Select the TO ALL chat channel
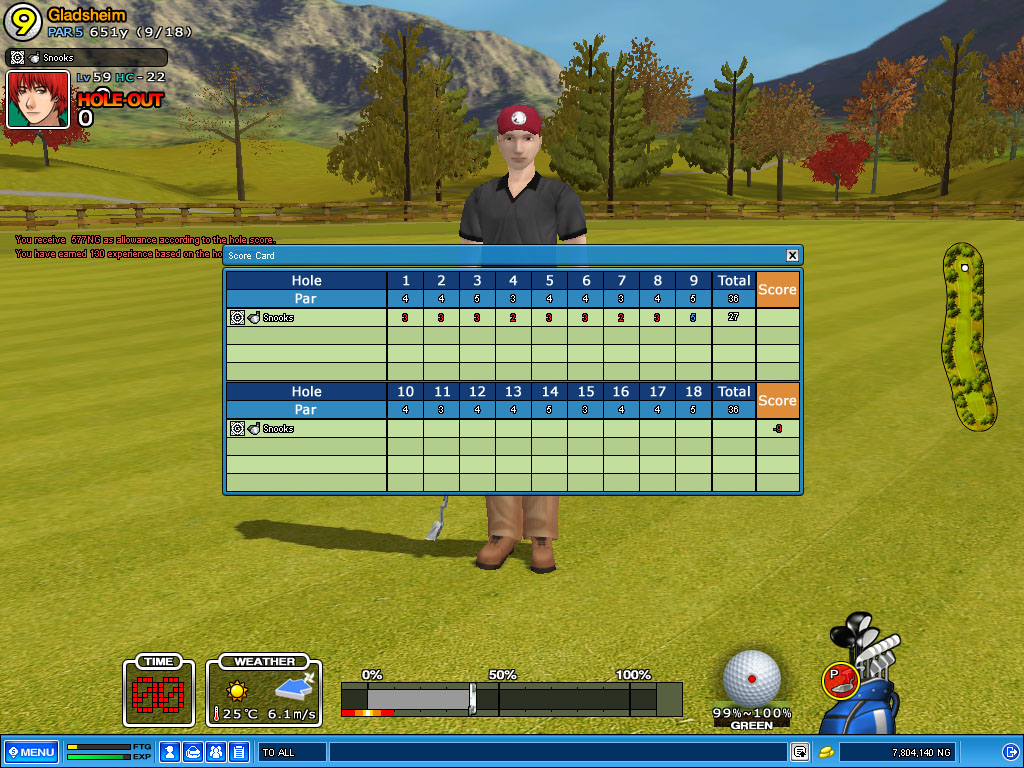 (x=291, y=752)
